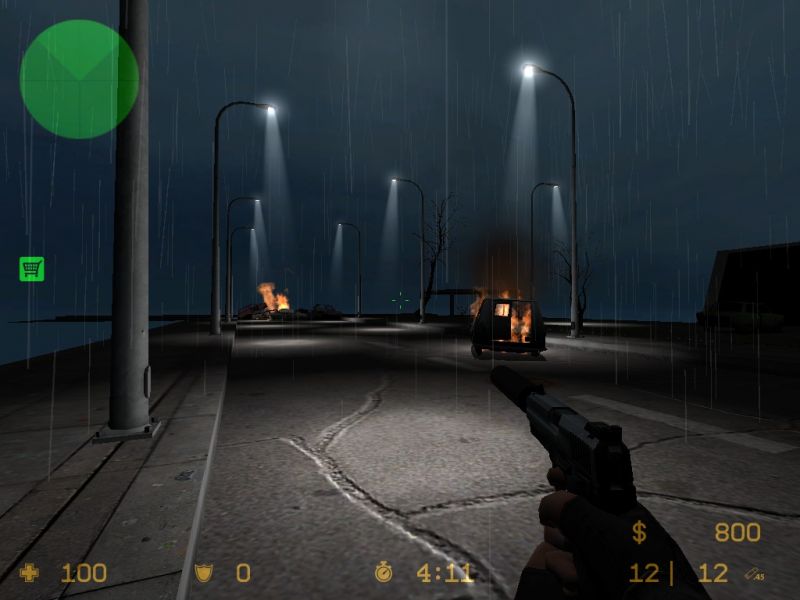The image size is (800, 600).
Task: Open the buy zone shopping cart icon
Action: [31, 268]
